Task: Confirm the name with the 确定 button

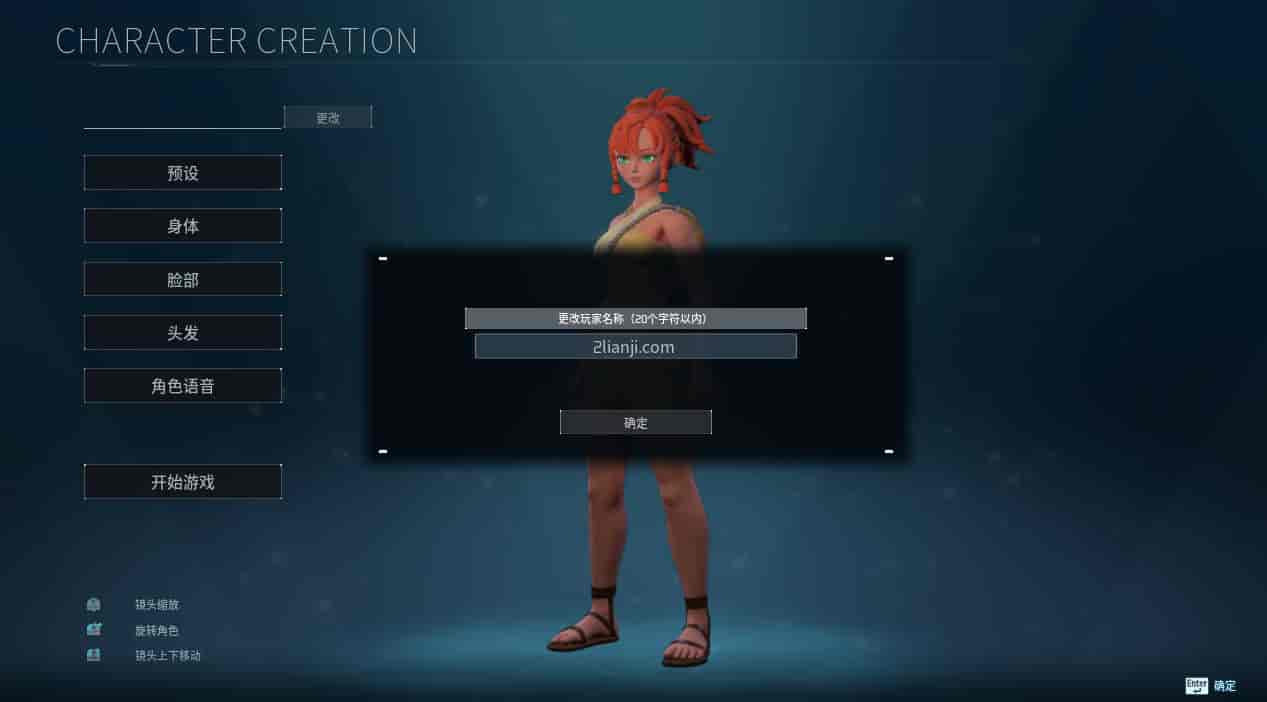Action: click(x=635, y=423)
